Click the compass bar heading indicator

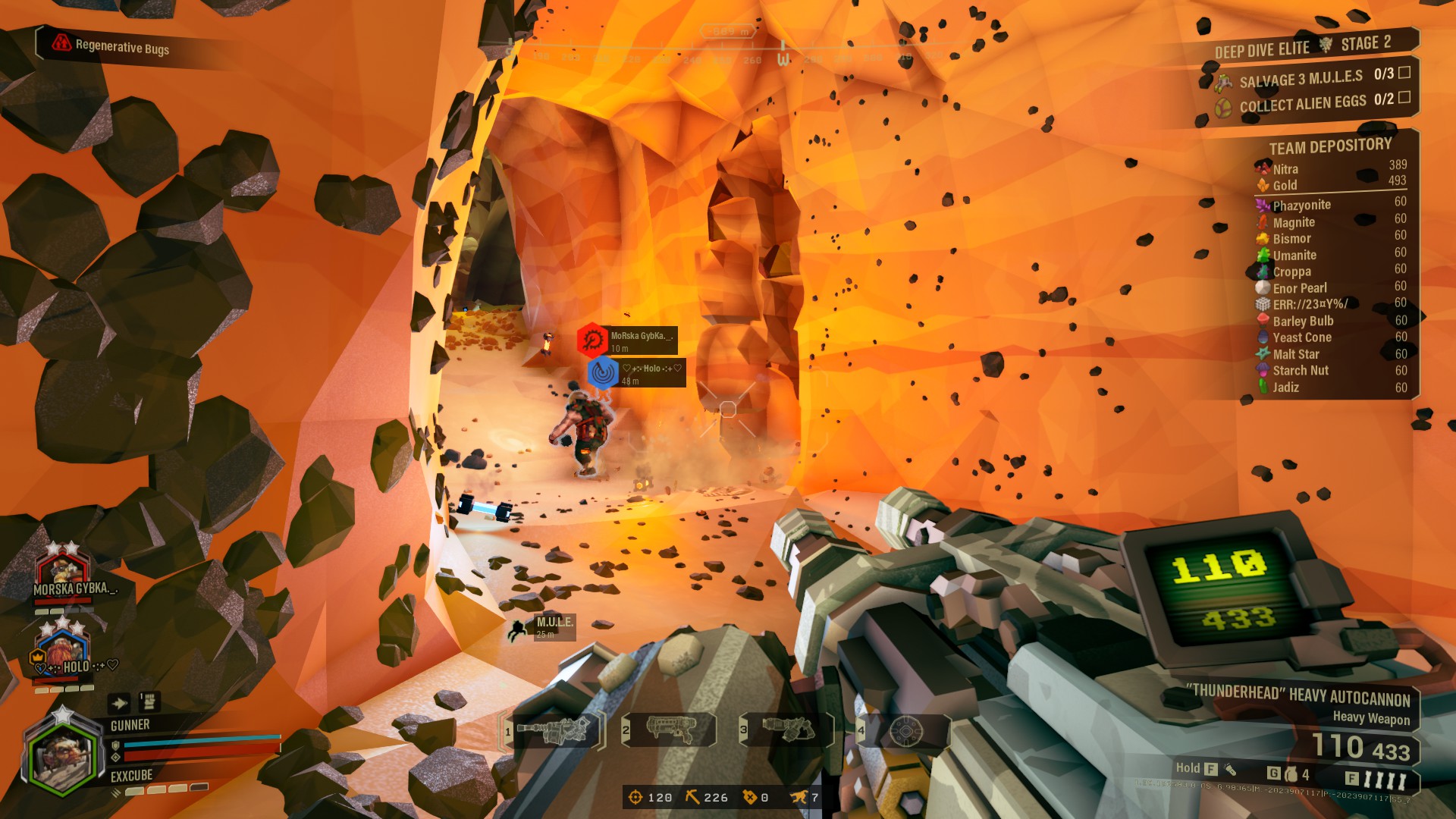click(x=784, y=57)
